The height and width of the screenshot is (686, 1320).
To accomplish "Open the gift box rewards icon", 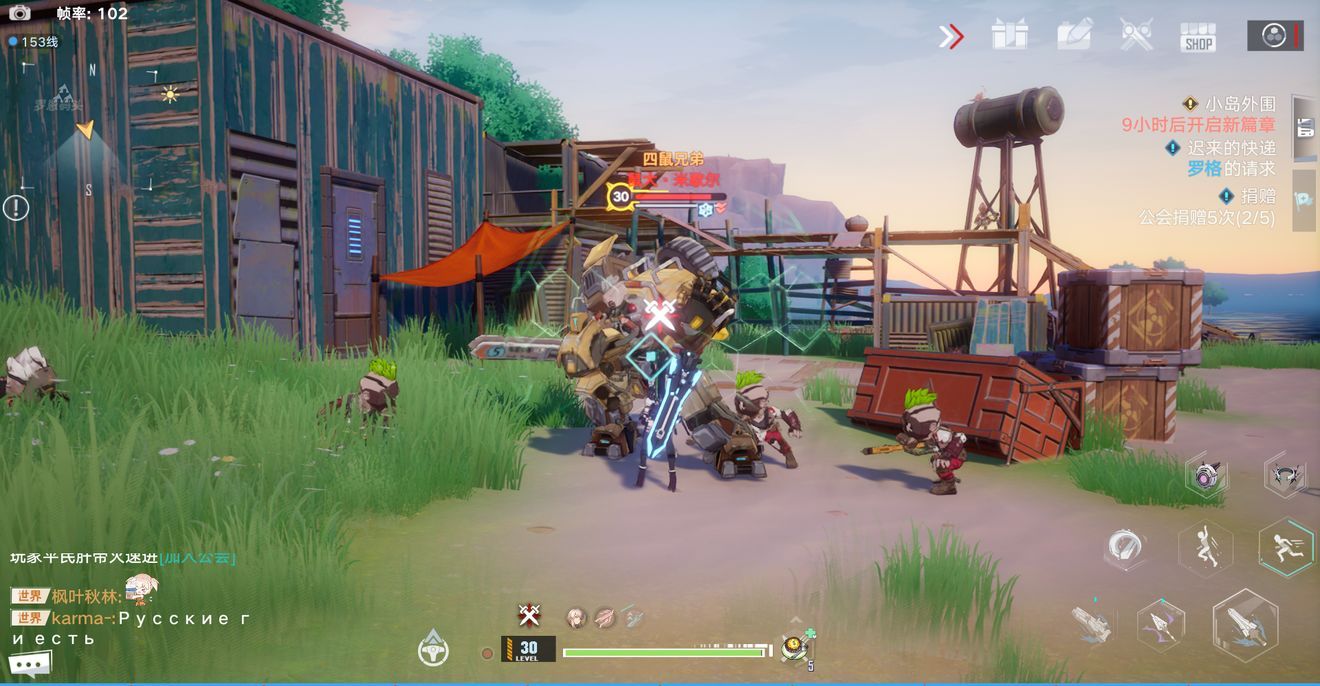I will pyautogui.click(x=1009, y=35).
